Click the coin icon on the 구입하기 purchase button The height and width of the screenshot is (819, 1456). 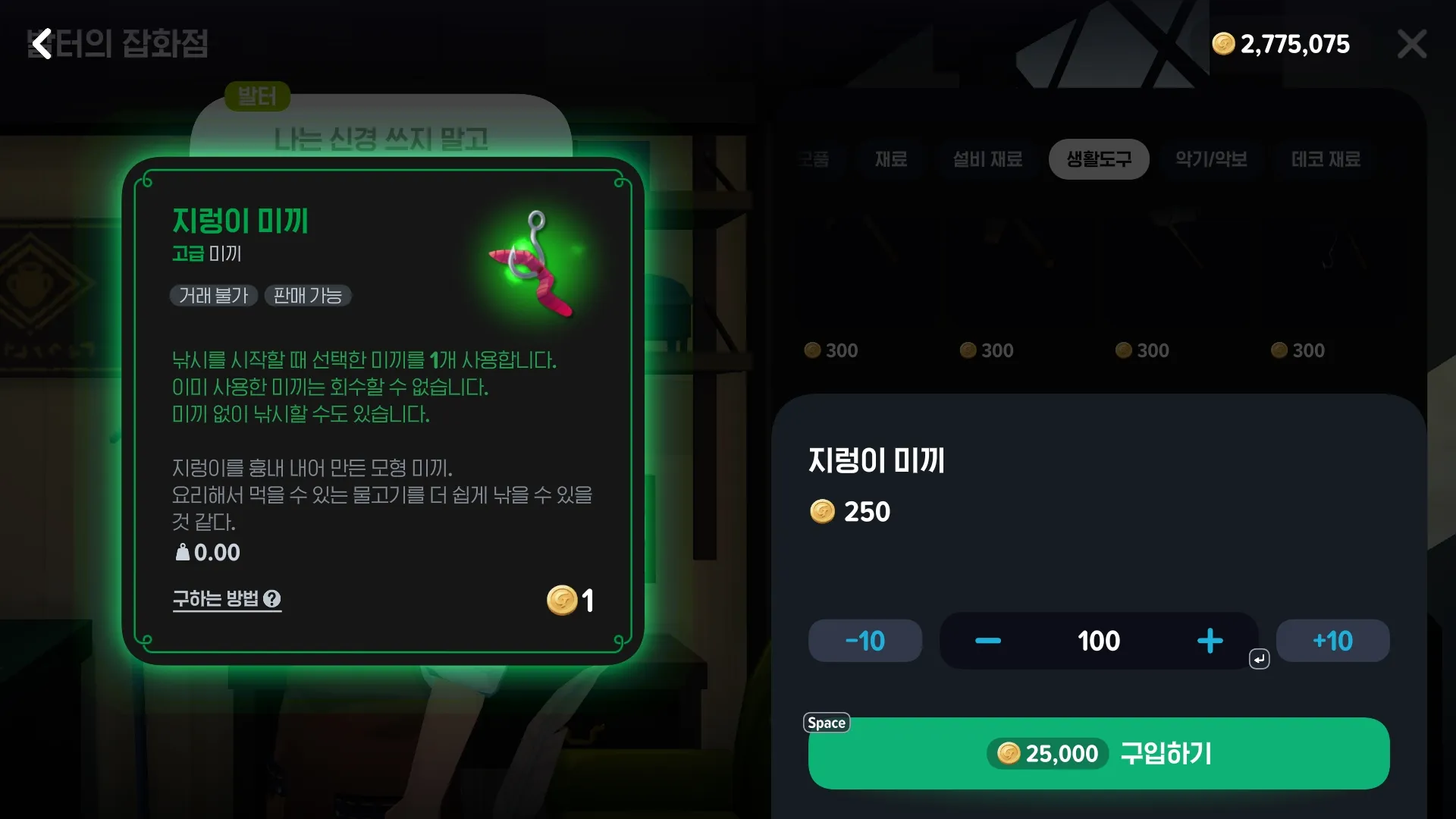coord(1008,753)
